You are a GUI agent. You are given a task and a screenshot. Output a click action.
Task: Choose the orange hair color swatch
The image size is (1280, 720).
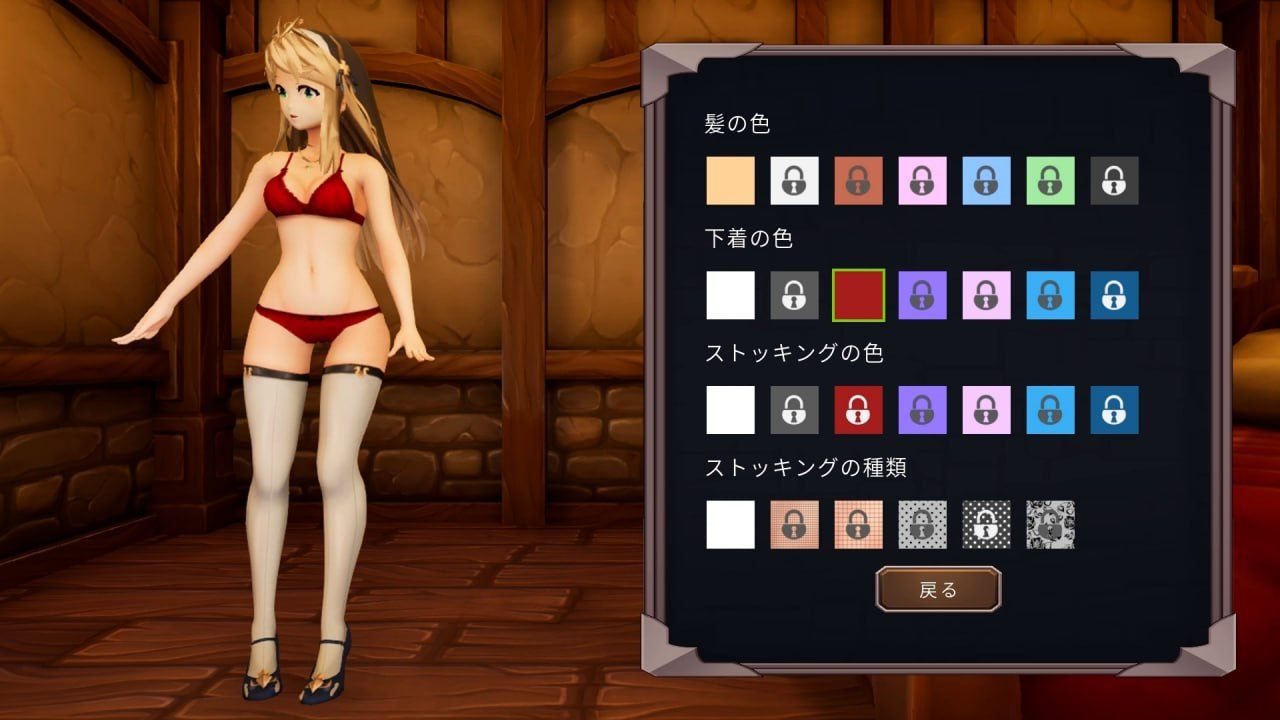point(730,181)
